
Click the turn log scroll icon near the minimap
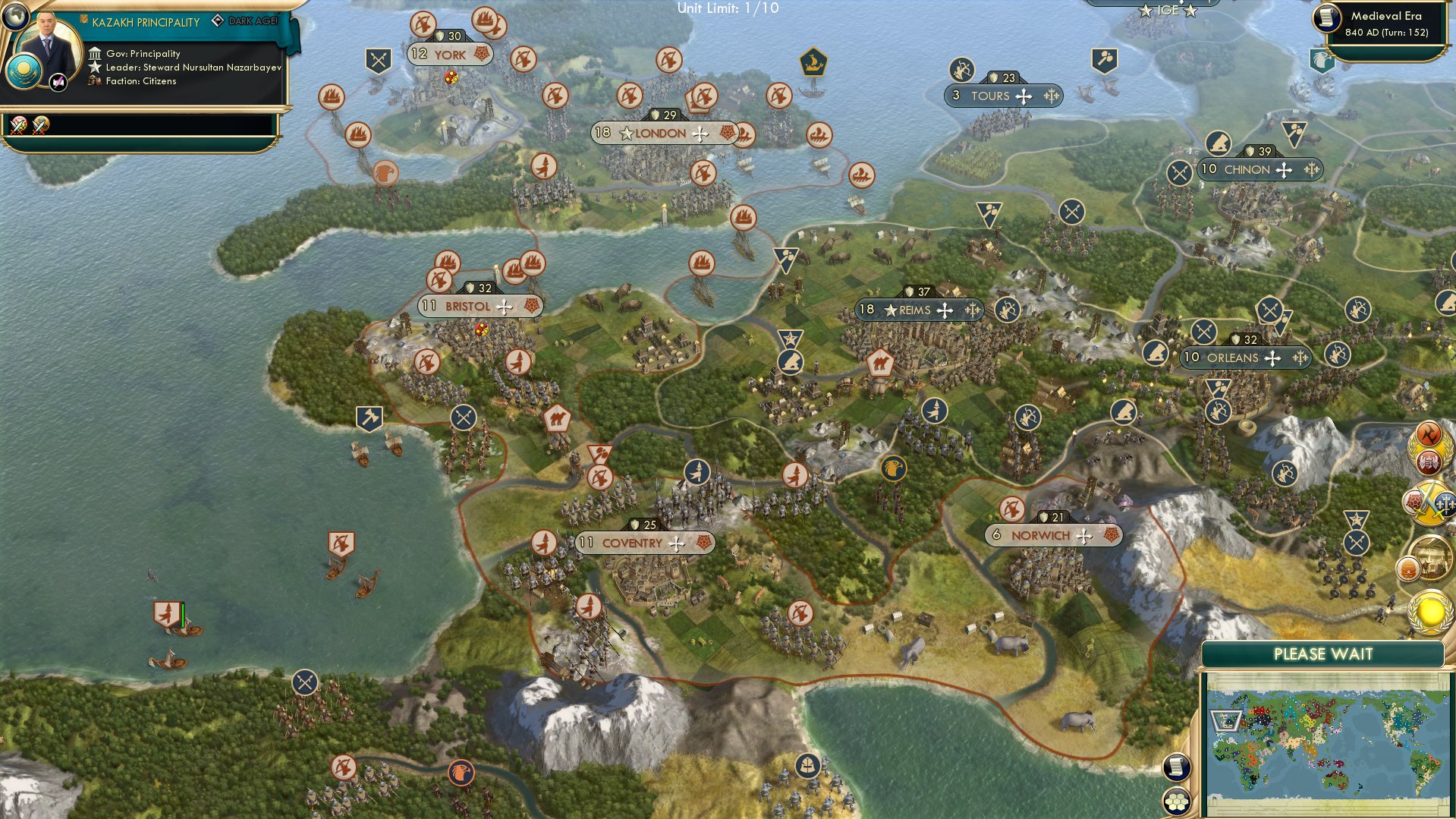coord(1177,767)
